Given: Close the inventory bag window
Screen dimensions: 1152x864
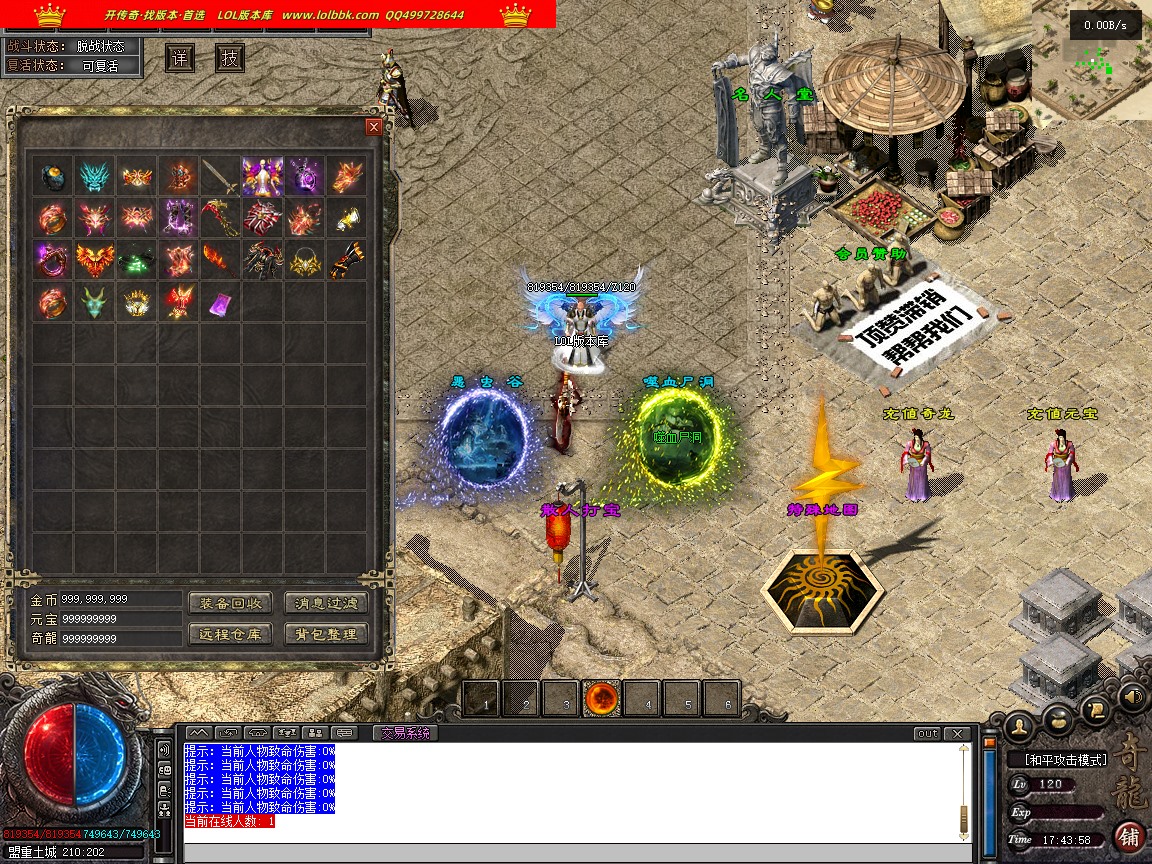Looking at the screenshot, I should click(374, 127).
